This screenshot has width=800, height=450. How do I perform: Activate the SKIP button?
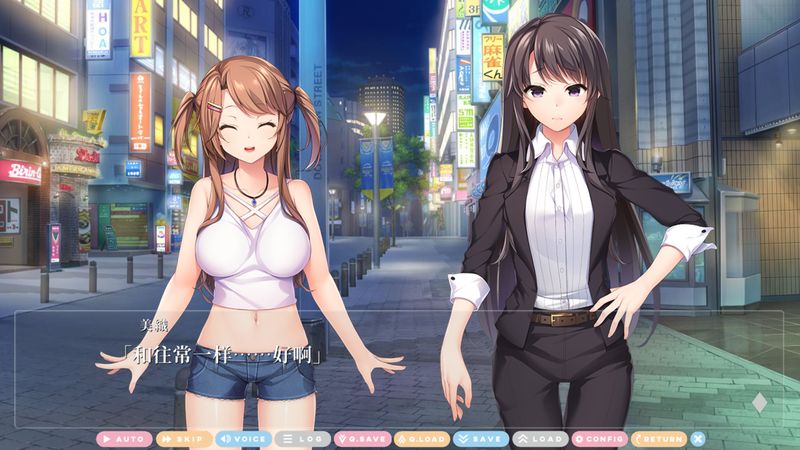pyautogui.click(x=184, y=438)
